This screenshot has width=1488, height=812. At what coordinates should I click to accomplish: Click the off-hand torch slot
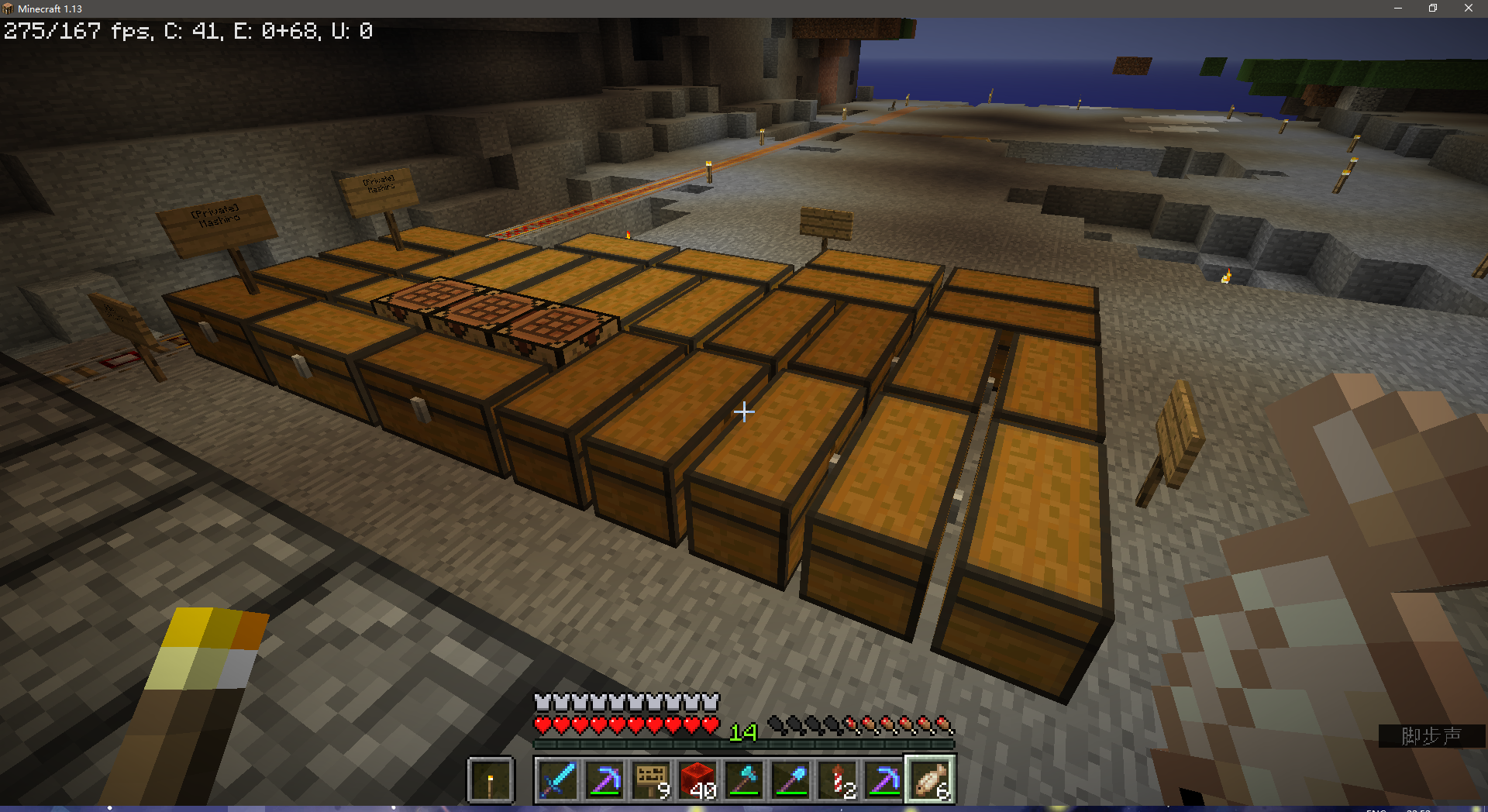(491, 780)
